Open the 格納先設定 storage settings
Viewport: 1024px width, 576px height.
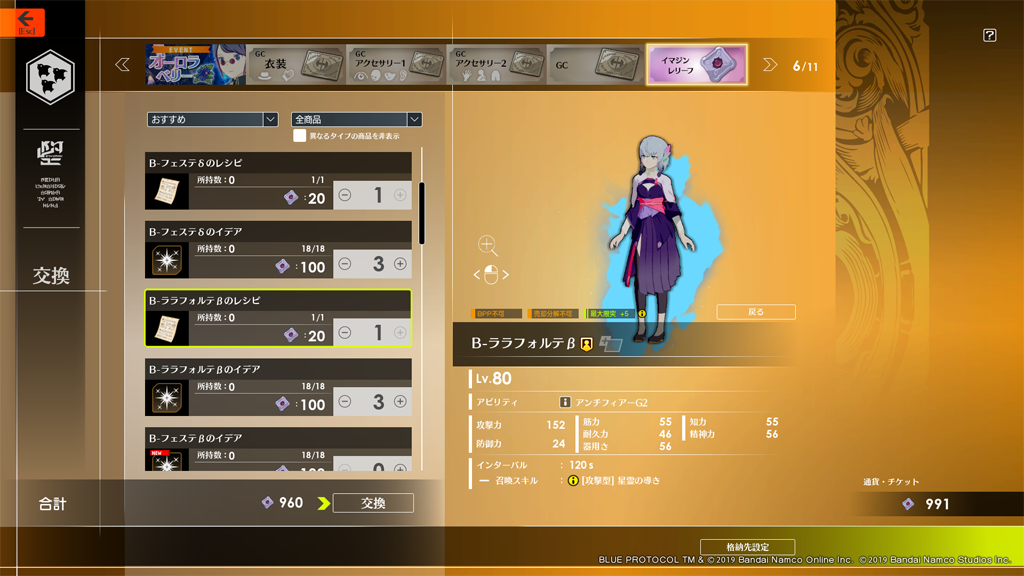tap(747, 547)
